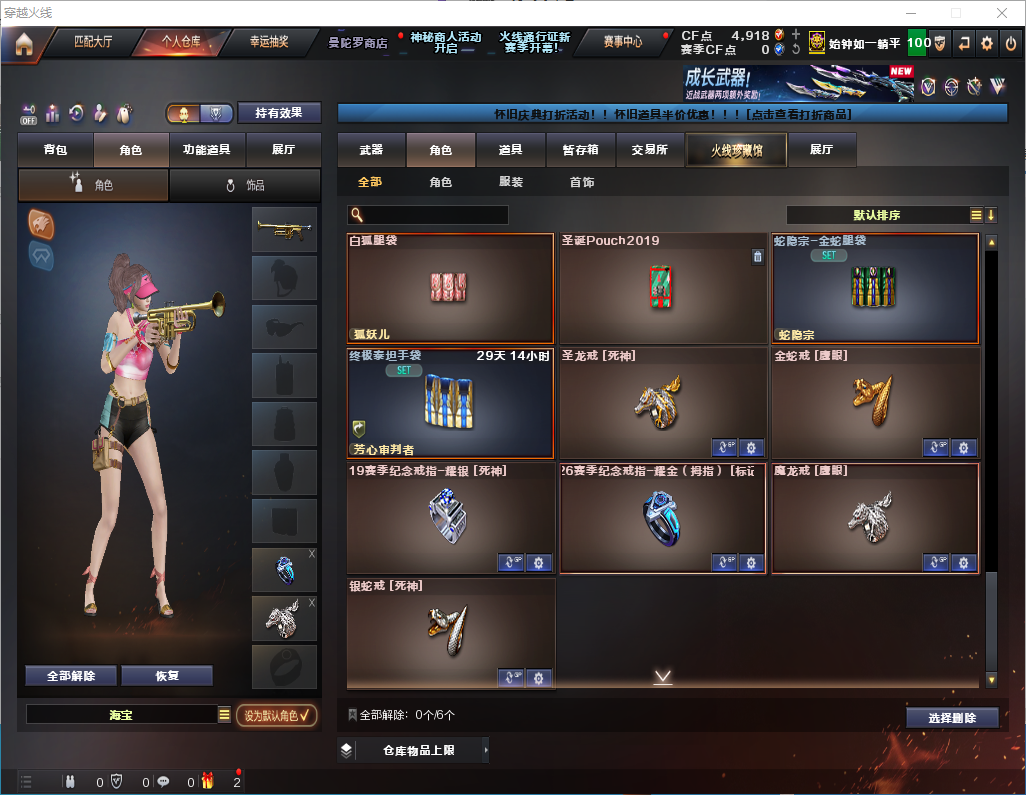Close the game window
The height and width of the screenshot is (795, 1026).
1002,13
